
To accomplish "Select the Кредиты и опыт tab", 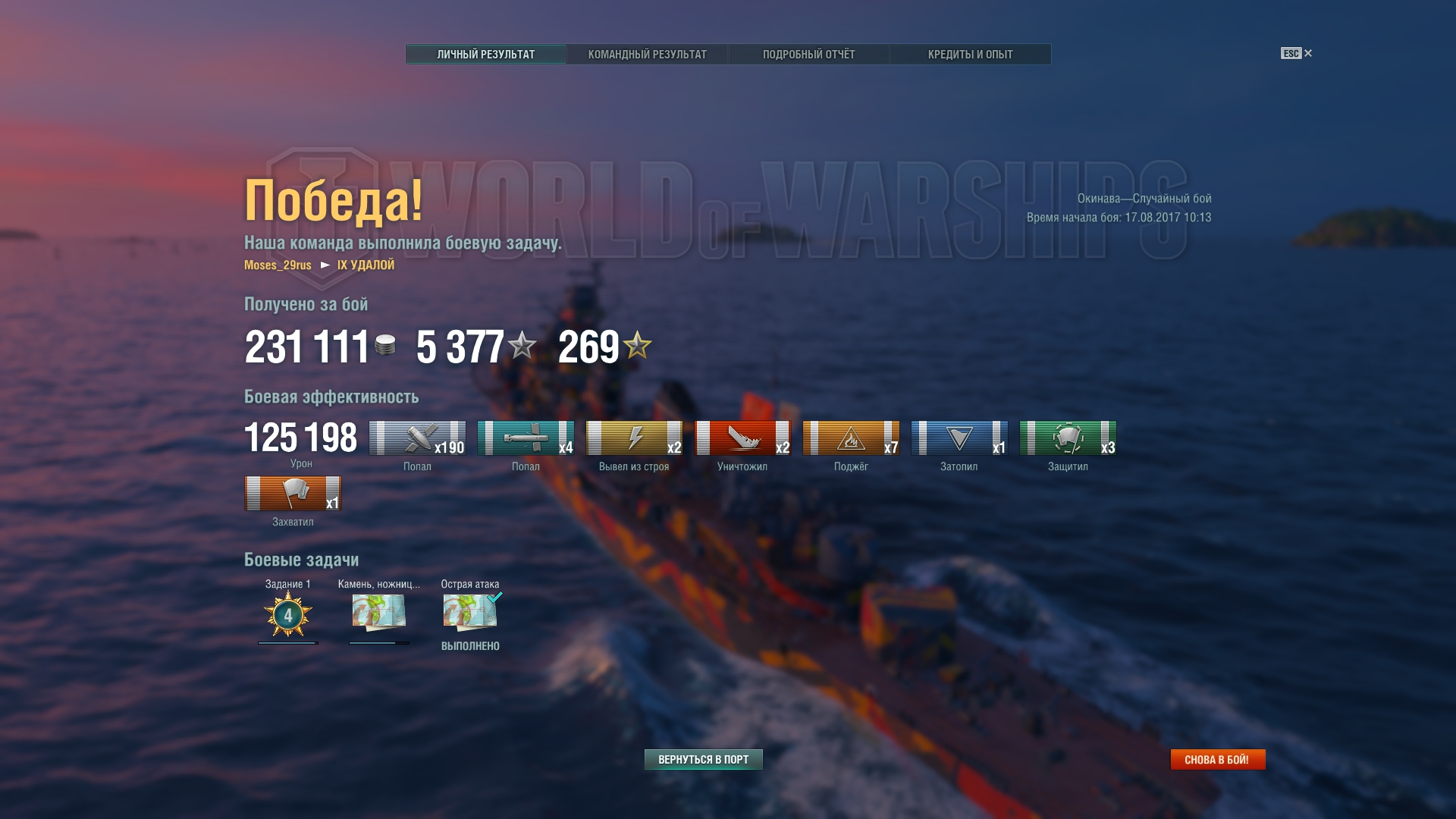I will (x=970, y=55).
